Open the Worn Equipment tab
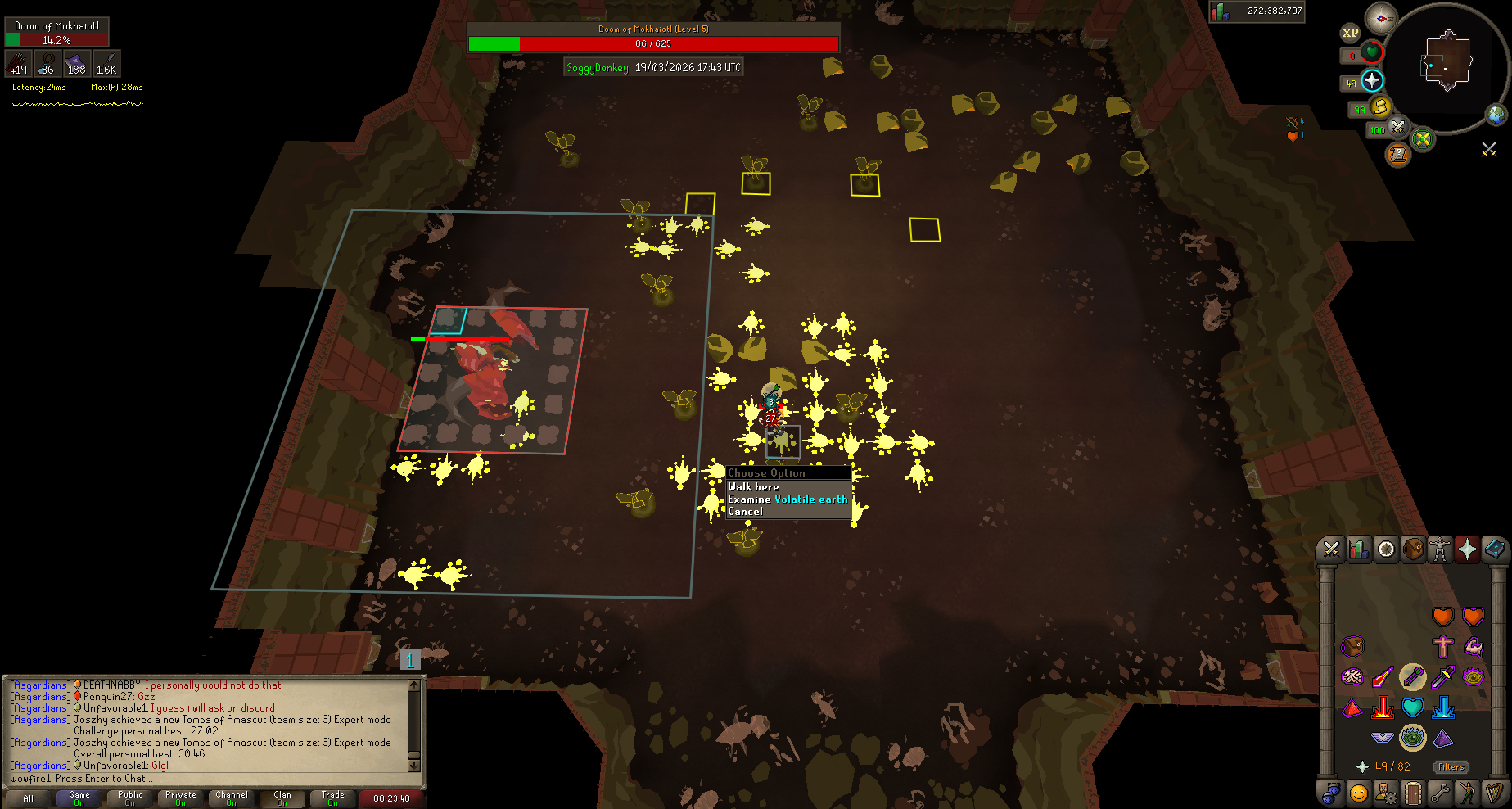This screenshot has width=1512, height=809. 1440,549
